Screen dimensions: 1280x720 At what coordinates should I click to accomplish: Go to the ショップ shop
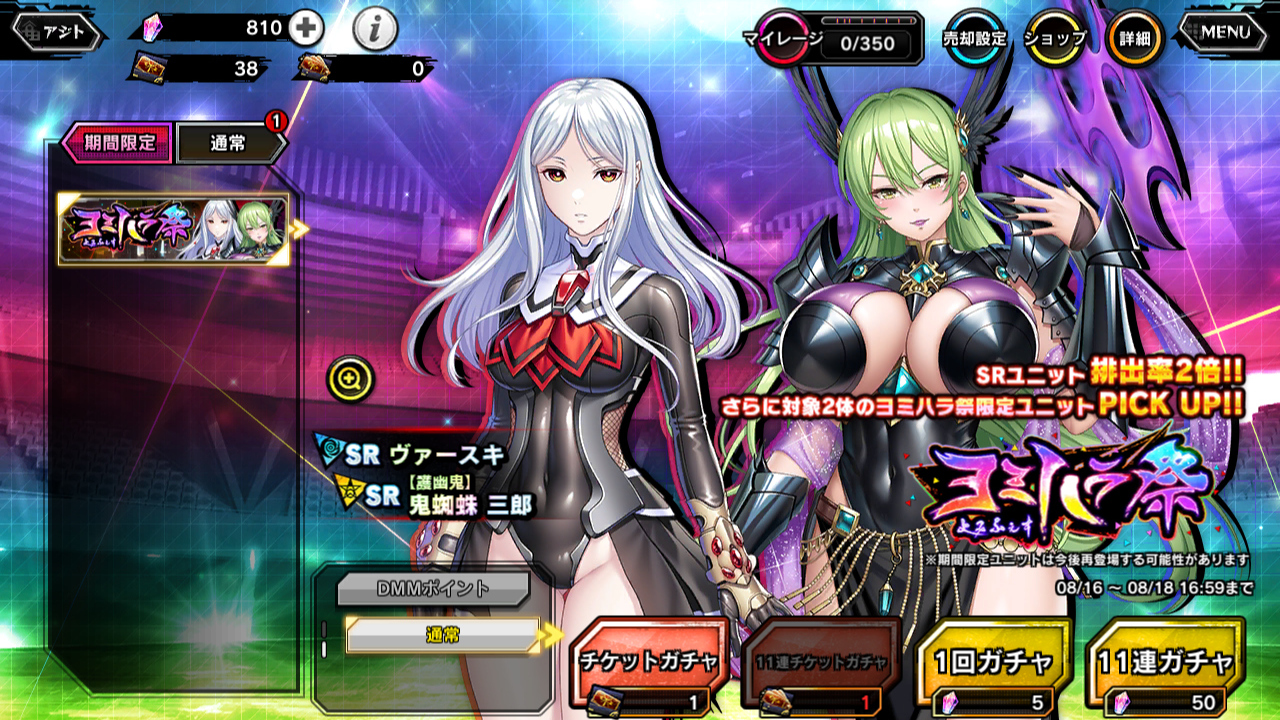click(x=1055, y=39)
